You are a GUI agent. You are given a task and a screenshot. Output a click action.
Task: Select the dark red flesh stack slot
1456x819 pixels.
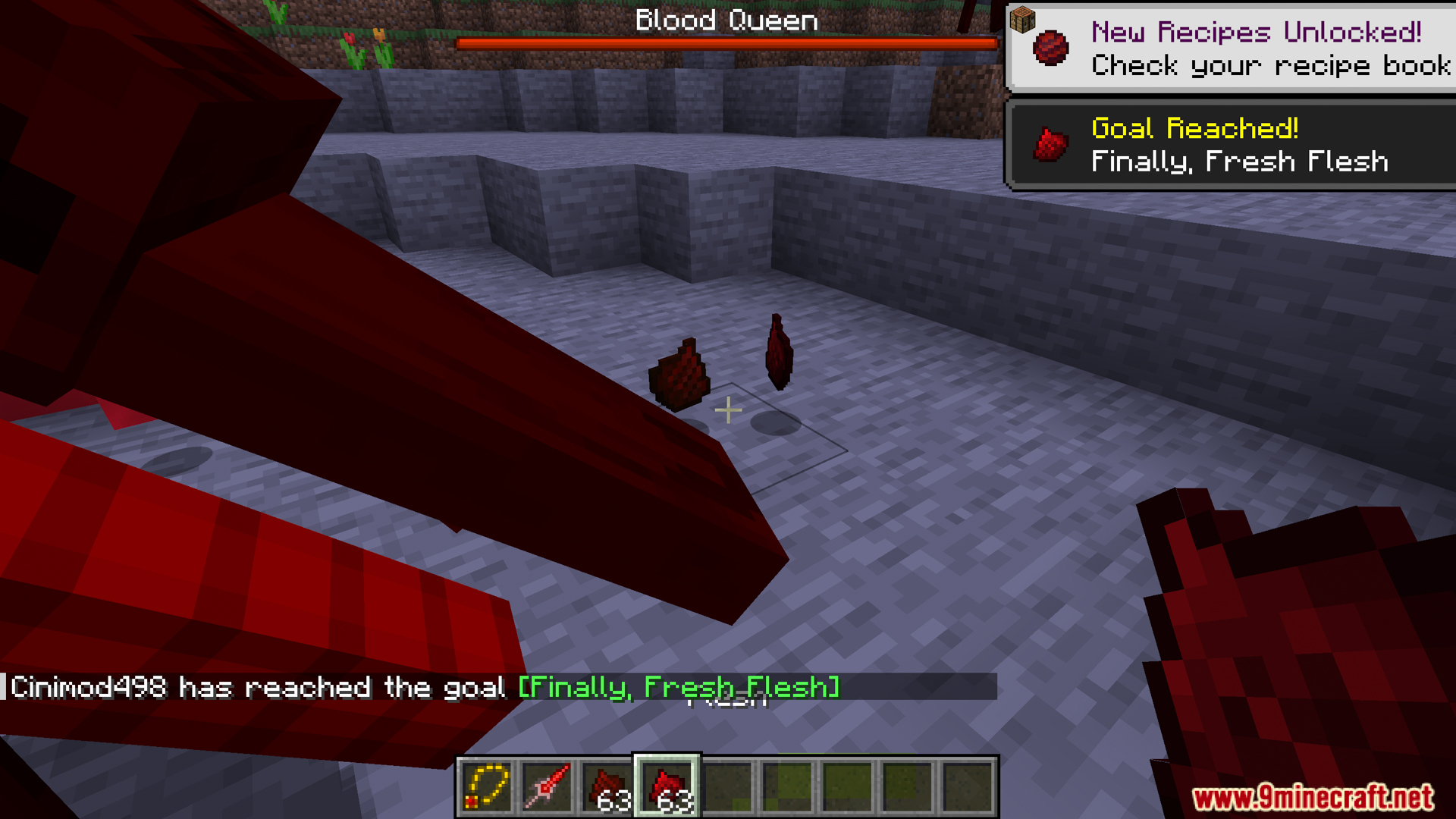point(607,786)
